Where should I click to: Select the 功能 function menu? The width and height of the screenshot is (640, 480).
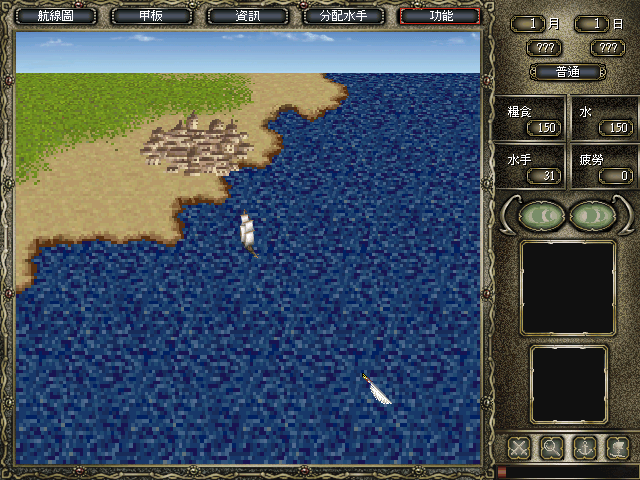coord(439,16)
